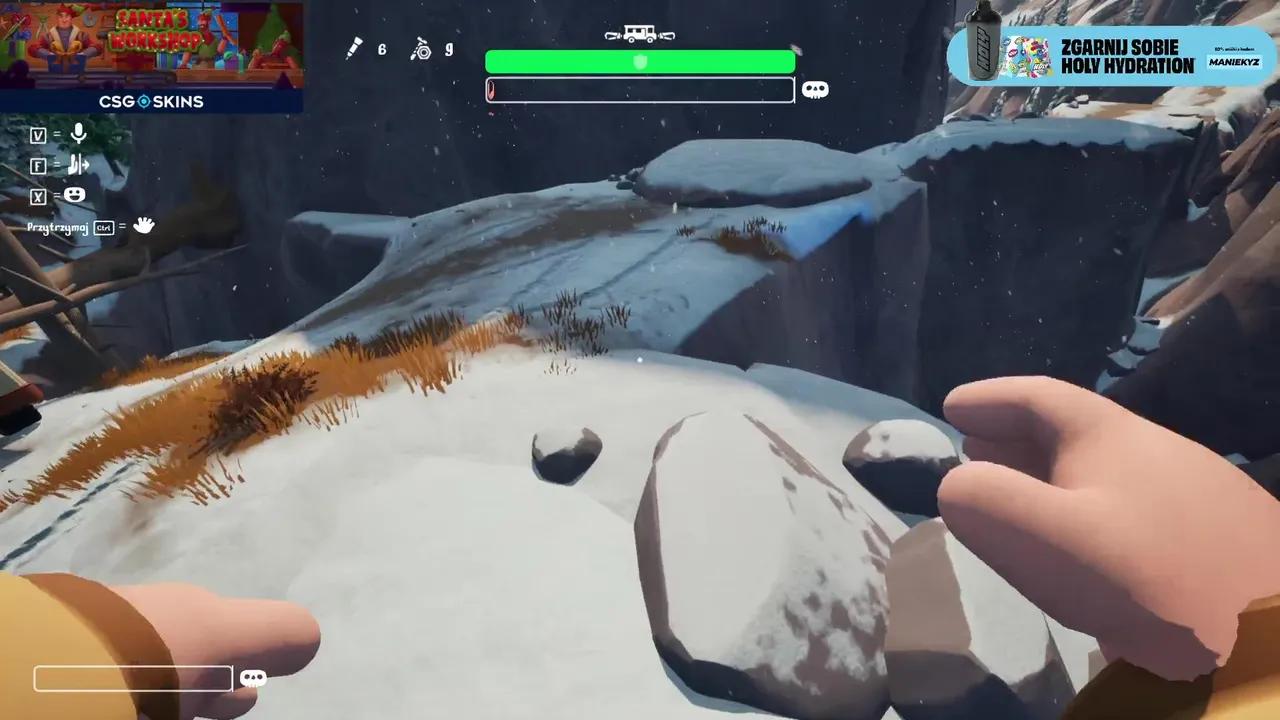Open the chat speech bubble icon
The image size is (1280, 720).
coord(253,678)
